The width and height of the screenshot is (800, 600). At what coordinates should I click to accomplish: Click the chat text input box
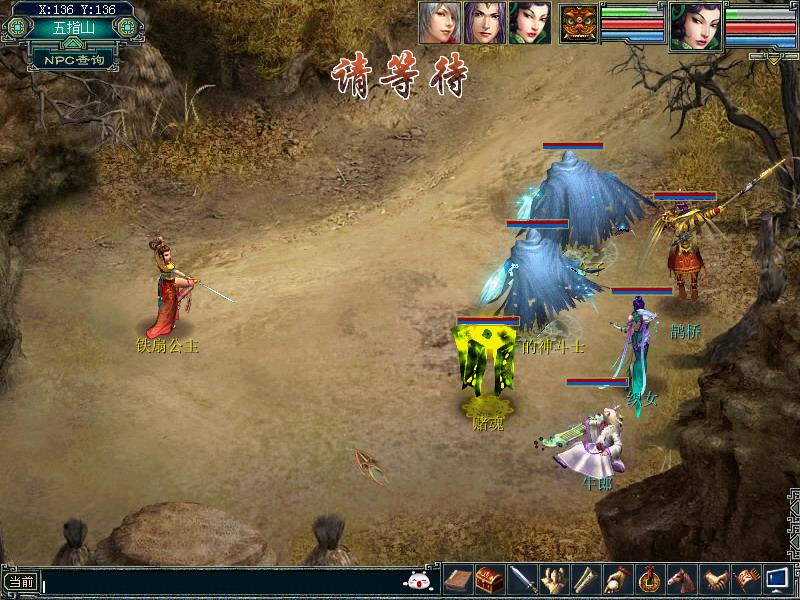coord(220,581)
